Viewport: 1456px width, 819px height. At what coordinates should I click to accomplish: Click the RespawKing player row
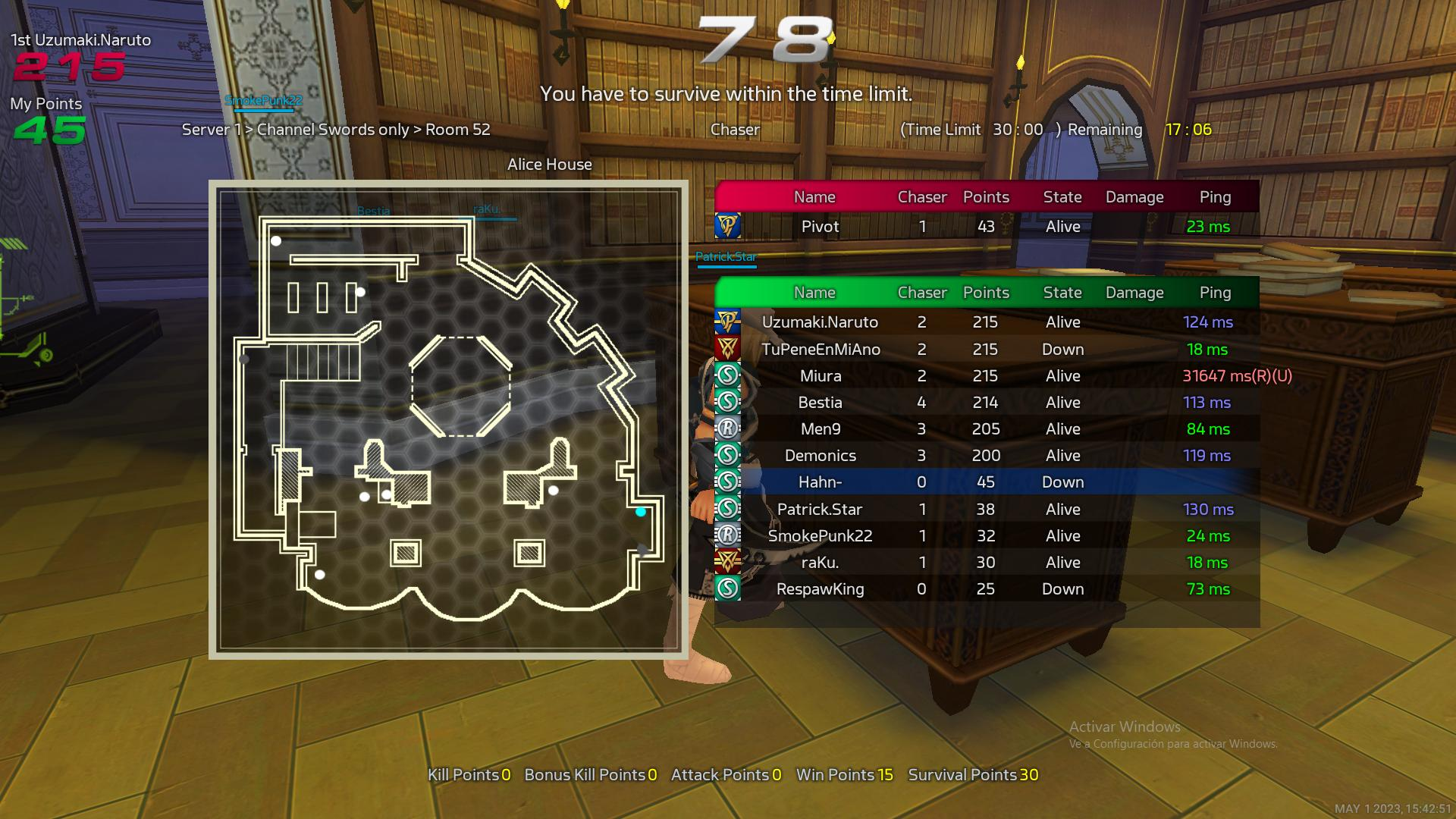point(986,588)
